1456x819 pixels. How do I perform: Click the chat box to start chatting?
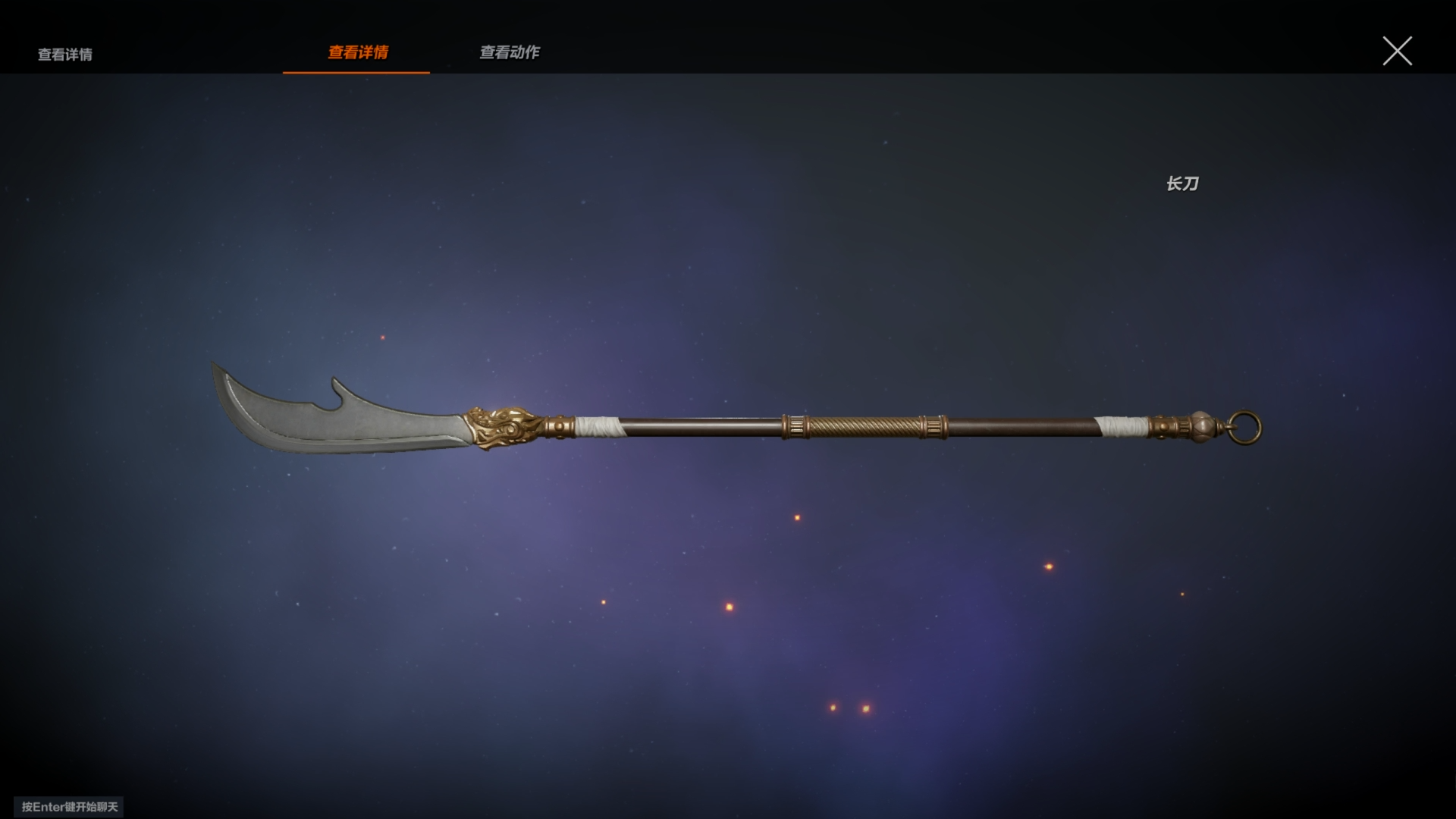pos(69,807)
